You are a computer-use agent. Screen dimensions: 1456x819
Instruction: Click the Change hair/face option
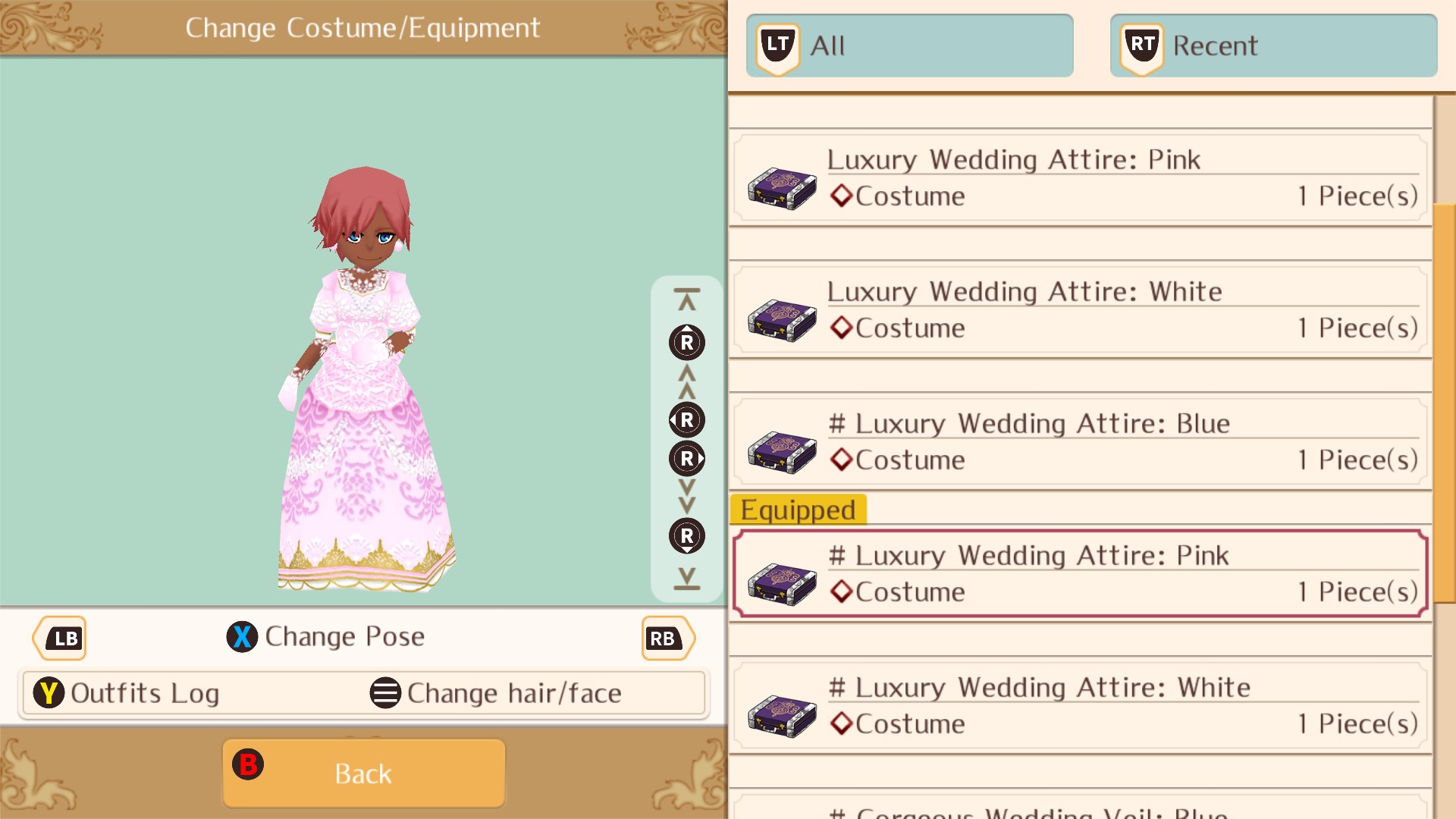(513, 692)
